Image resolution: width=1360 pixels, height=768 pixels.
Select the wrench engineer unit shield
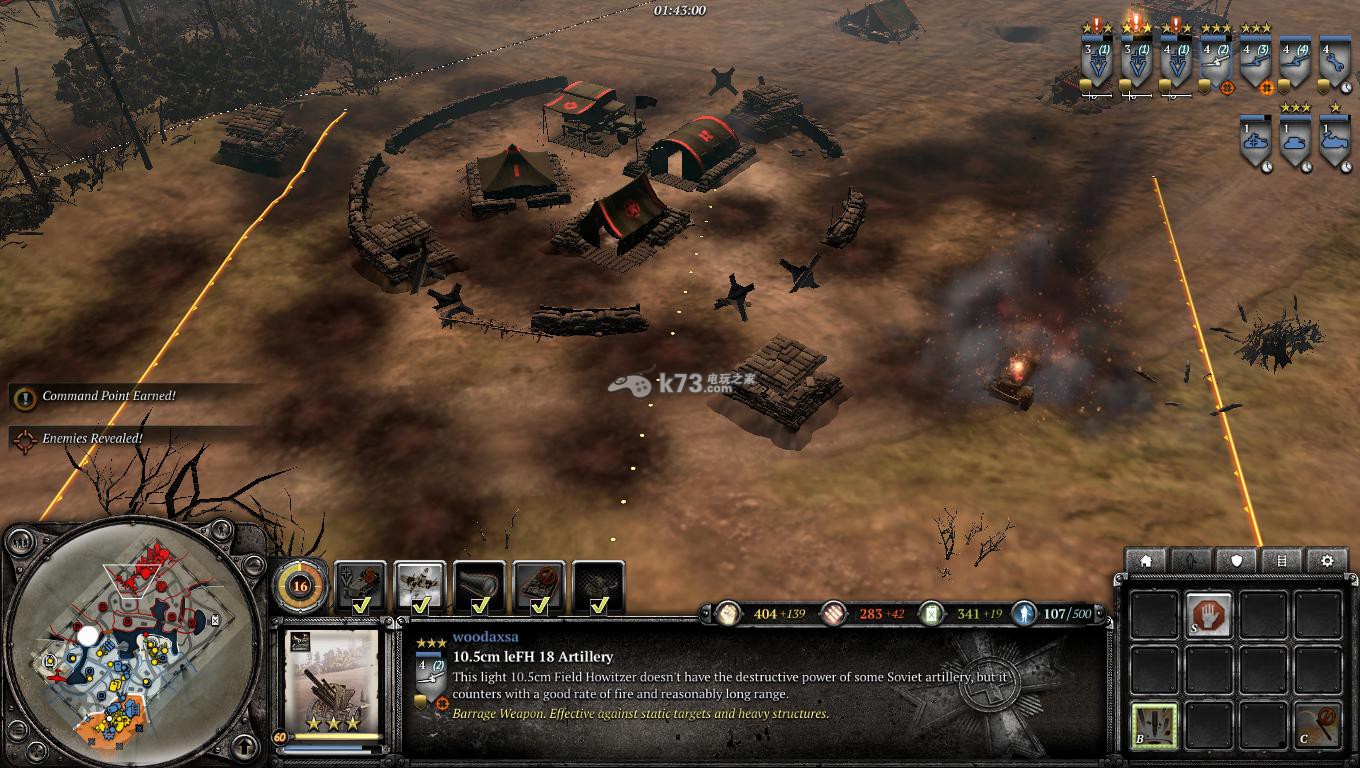[x=1333, y=62]
